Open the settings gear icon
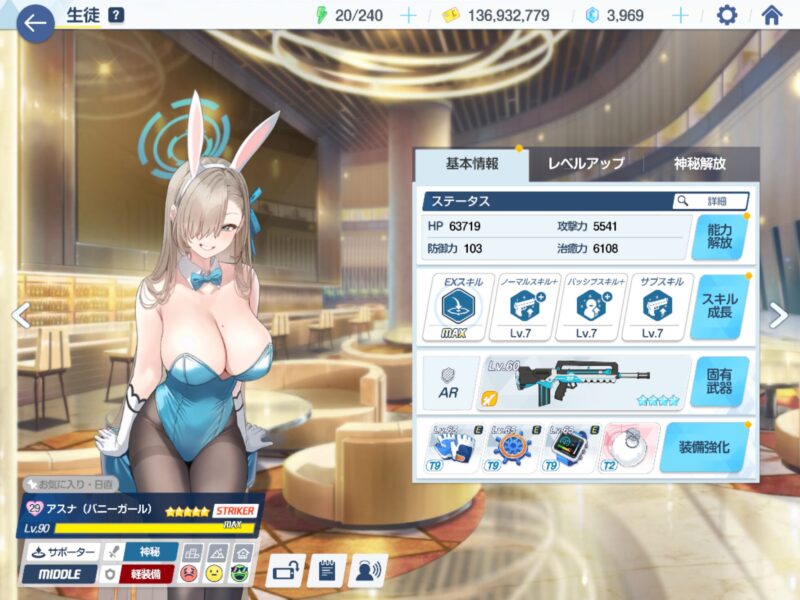Viewport: 800px width, 600px height. (727, 16)
